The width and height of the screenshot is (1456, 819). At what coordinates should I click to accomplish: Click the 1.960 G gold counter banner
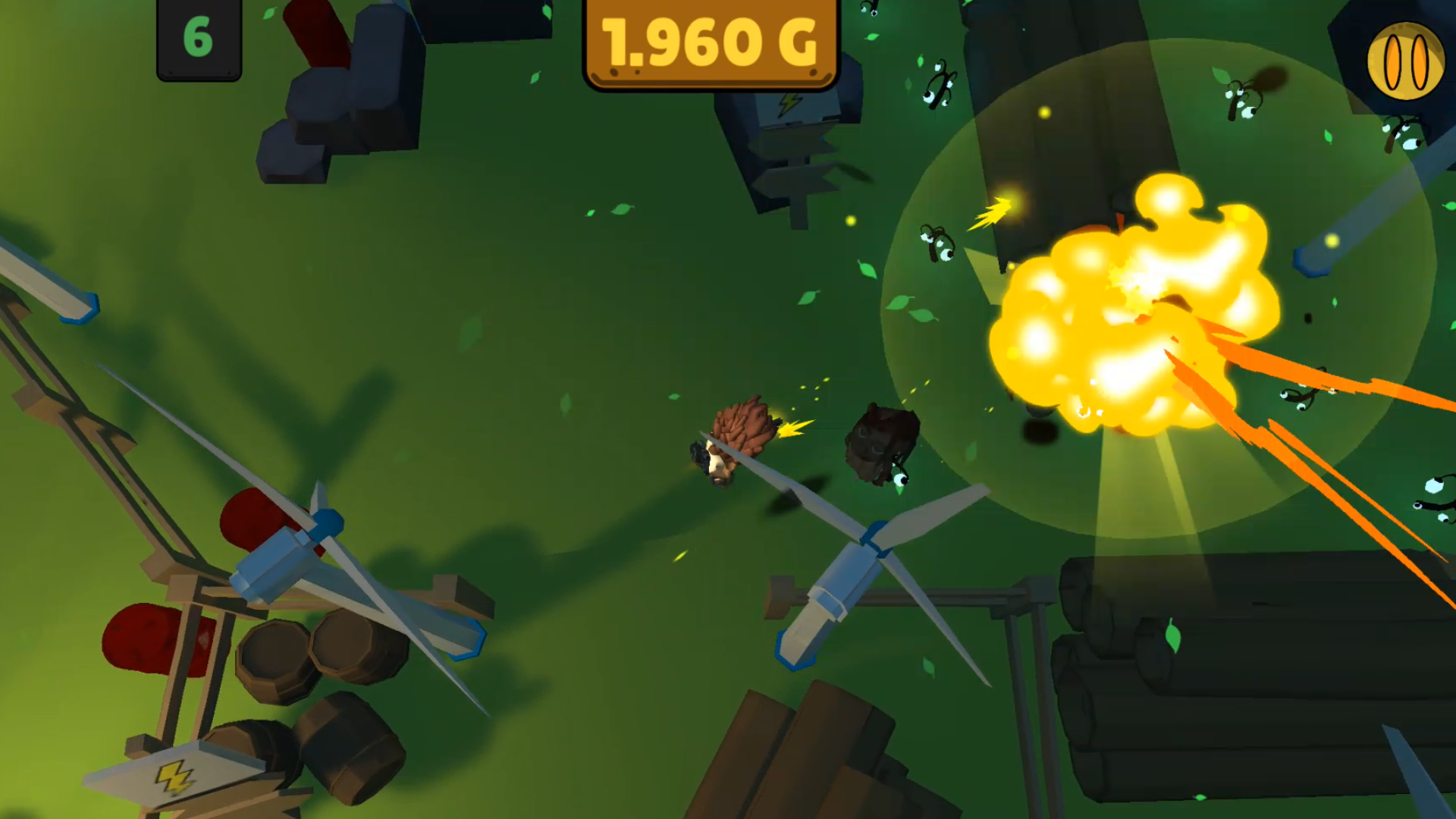point(711,42)
